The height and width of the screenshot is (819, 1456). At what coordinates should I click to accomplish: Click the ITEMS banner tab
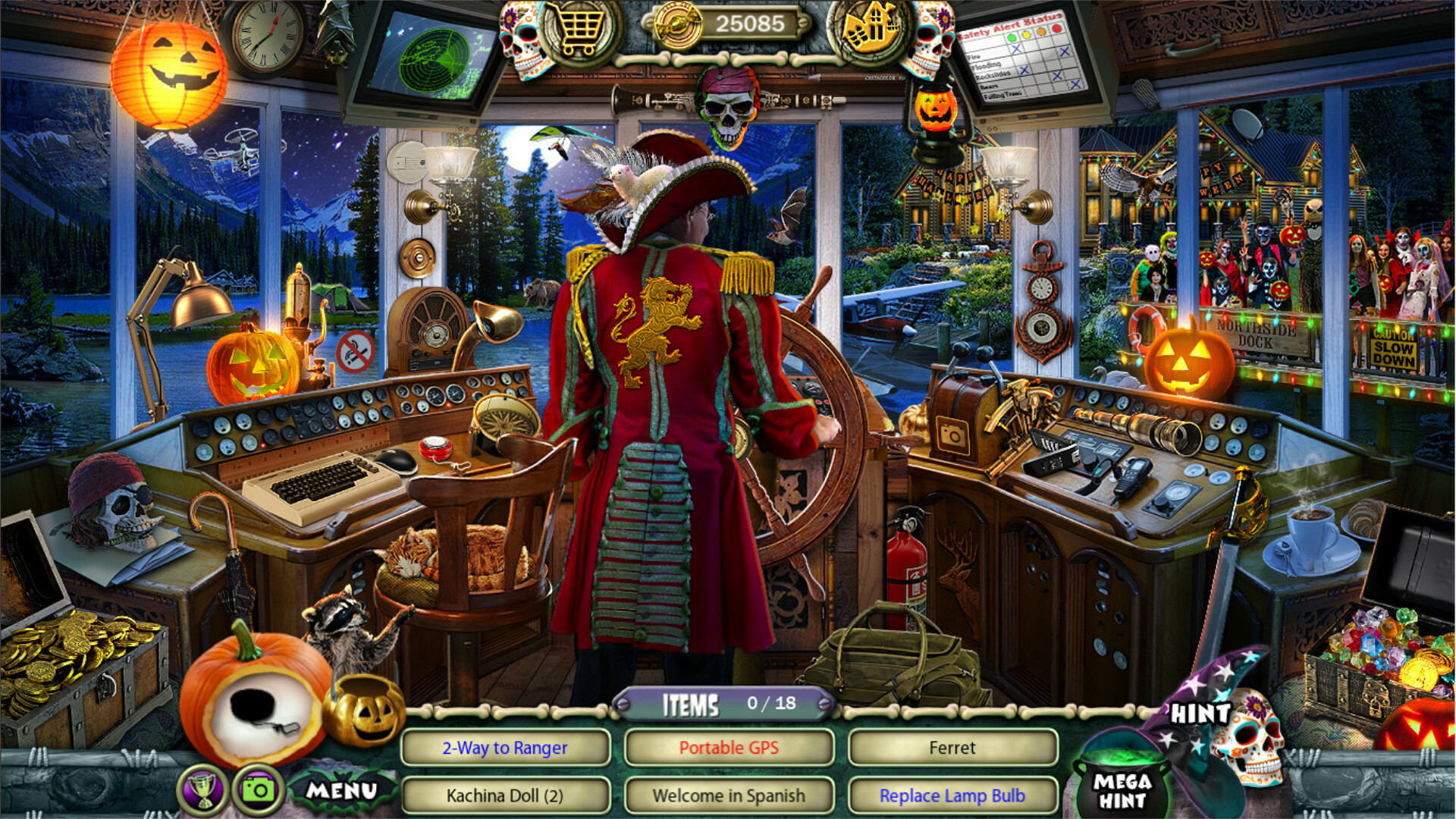(696, 704)
